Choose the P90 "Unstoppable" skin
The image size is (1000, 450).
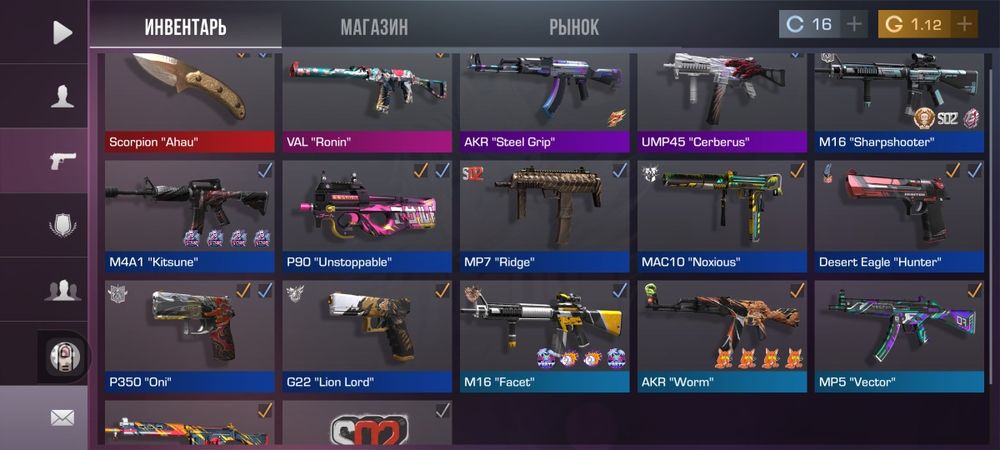click(x=366, y=216)
